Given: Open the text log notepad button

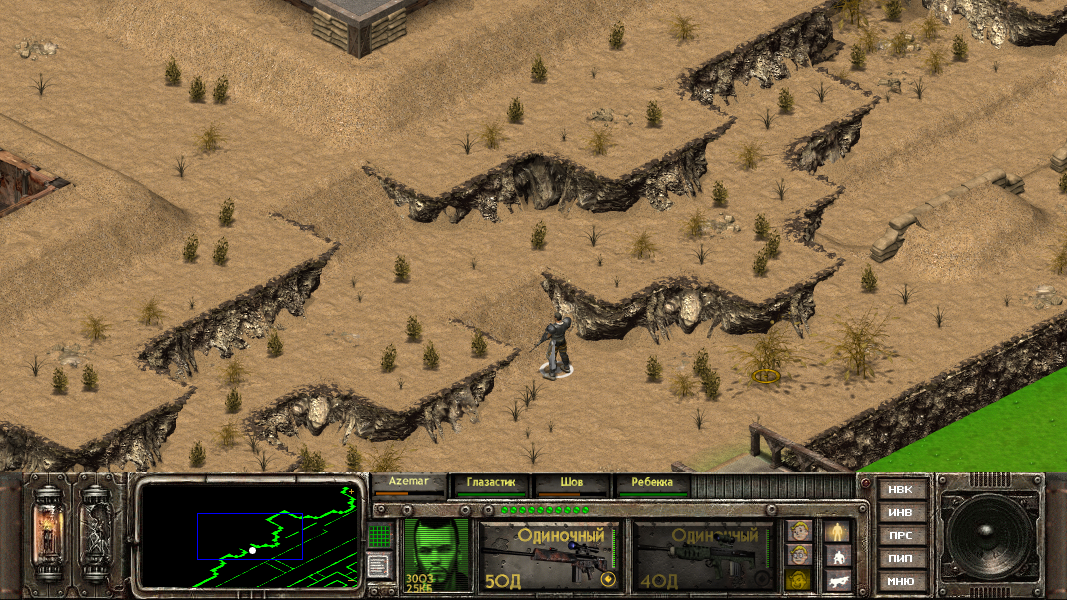Looking at the screenshot, I should 379,566.
